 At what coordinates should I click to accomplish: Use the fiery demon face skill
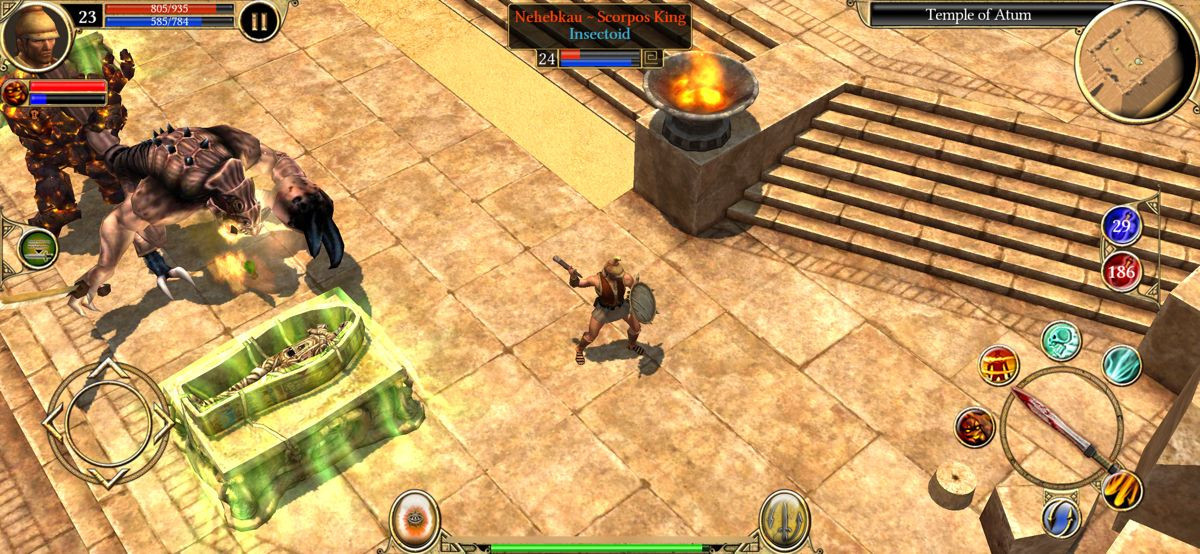(973, 427)
